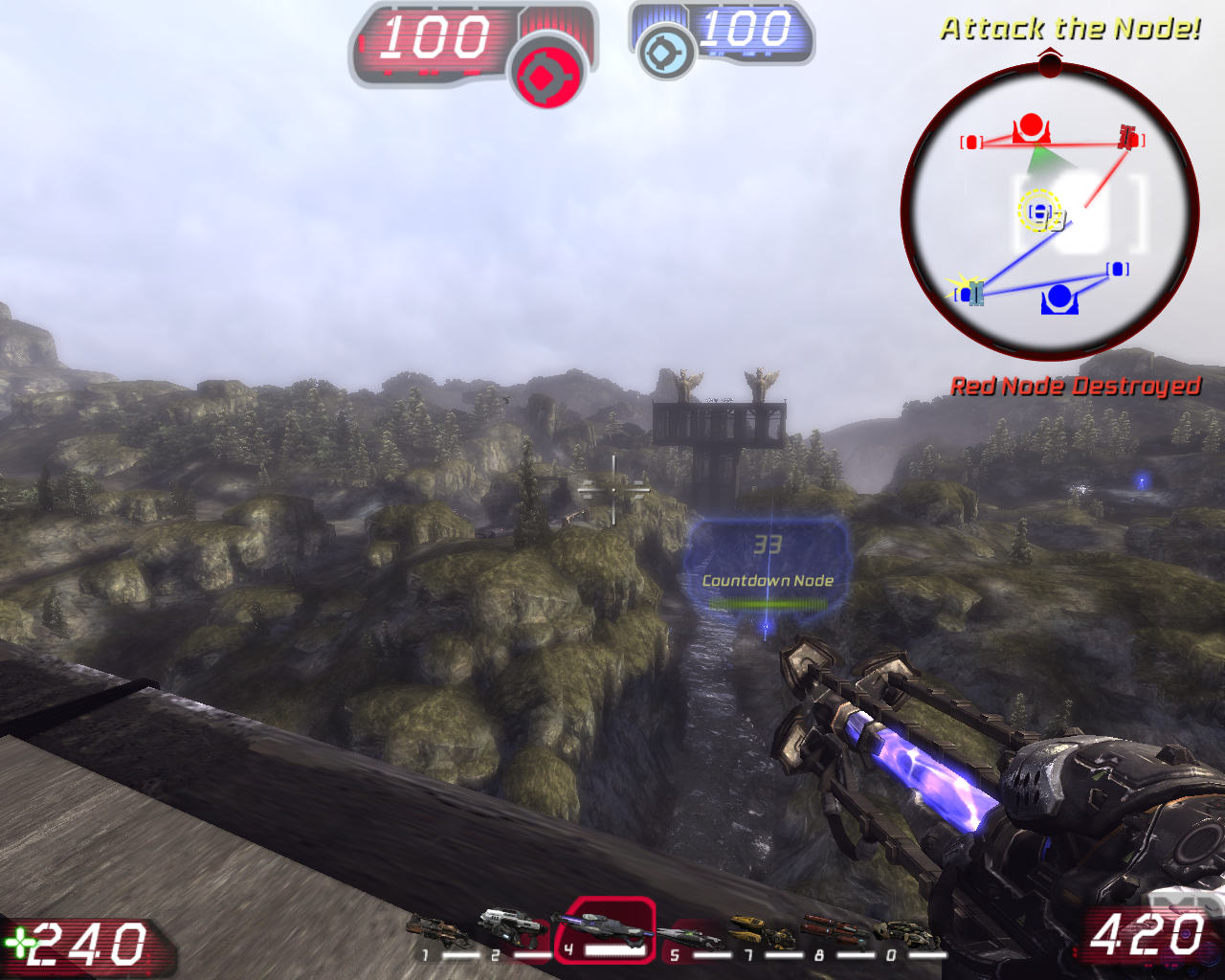Screen dimensions: 1225x980
Task: Click the red team core icon on the minimap
Action: (x=1031, y=126)
